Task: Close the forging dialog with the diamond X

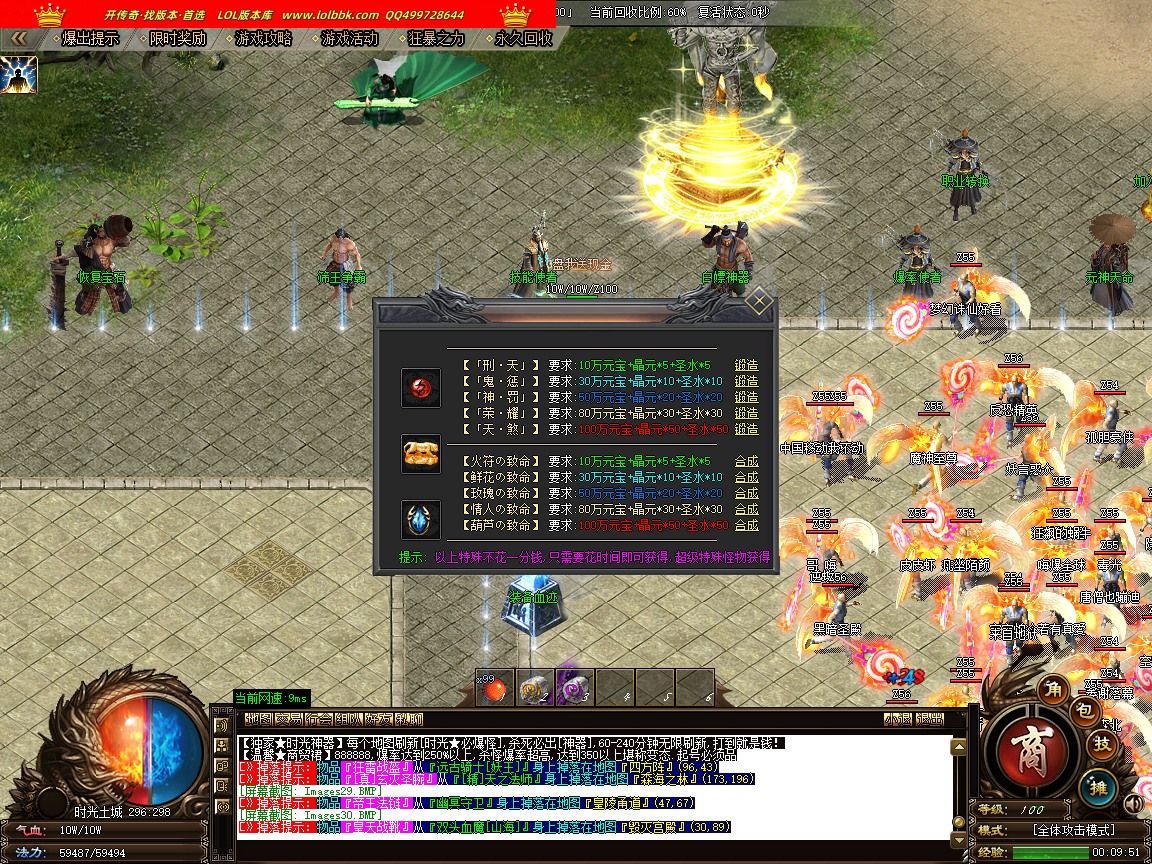Action: 759,301
